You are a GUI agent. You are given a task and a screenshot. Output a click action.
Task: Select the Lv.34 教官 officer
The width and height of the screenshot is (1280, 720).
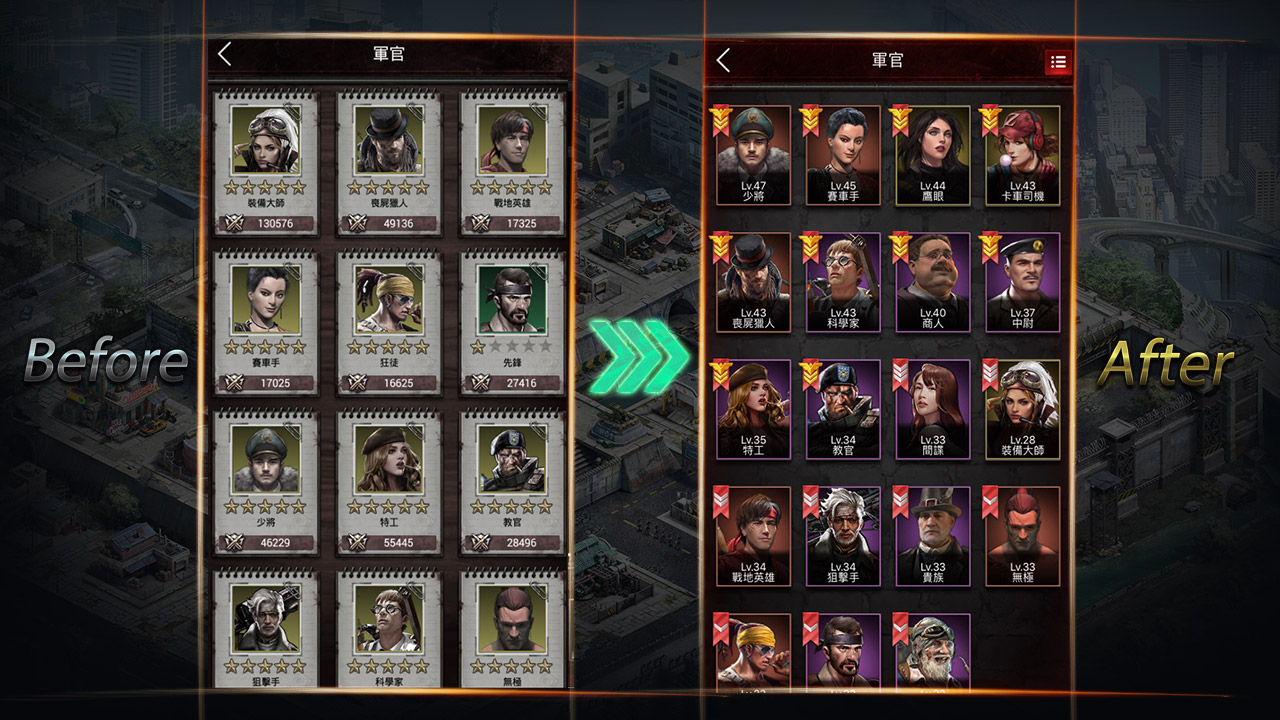(843, 409)
